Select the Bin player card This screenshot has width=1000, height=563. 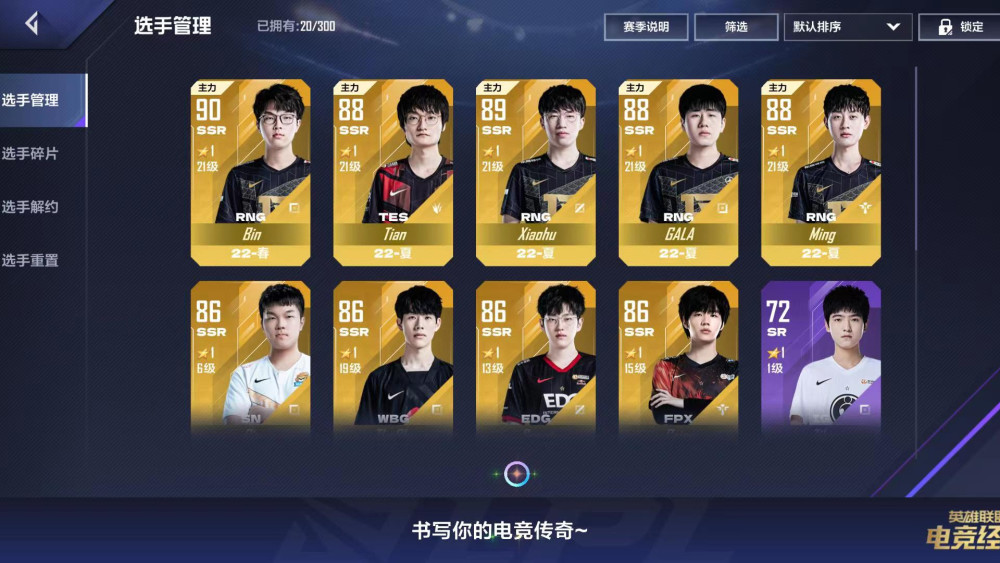pyautogui.click(x=251, y=172)
